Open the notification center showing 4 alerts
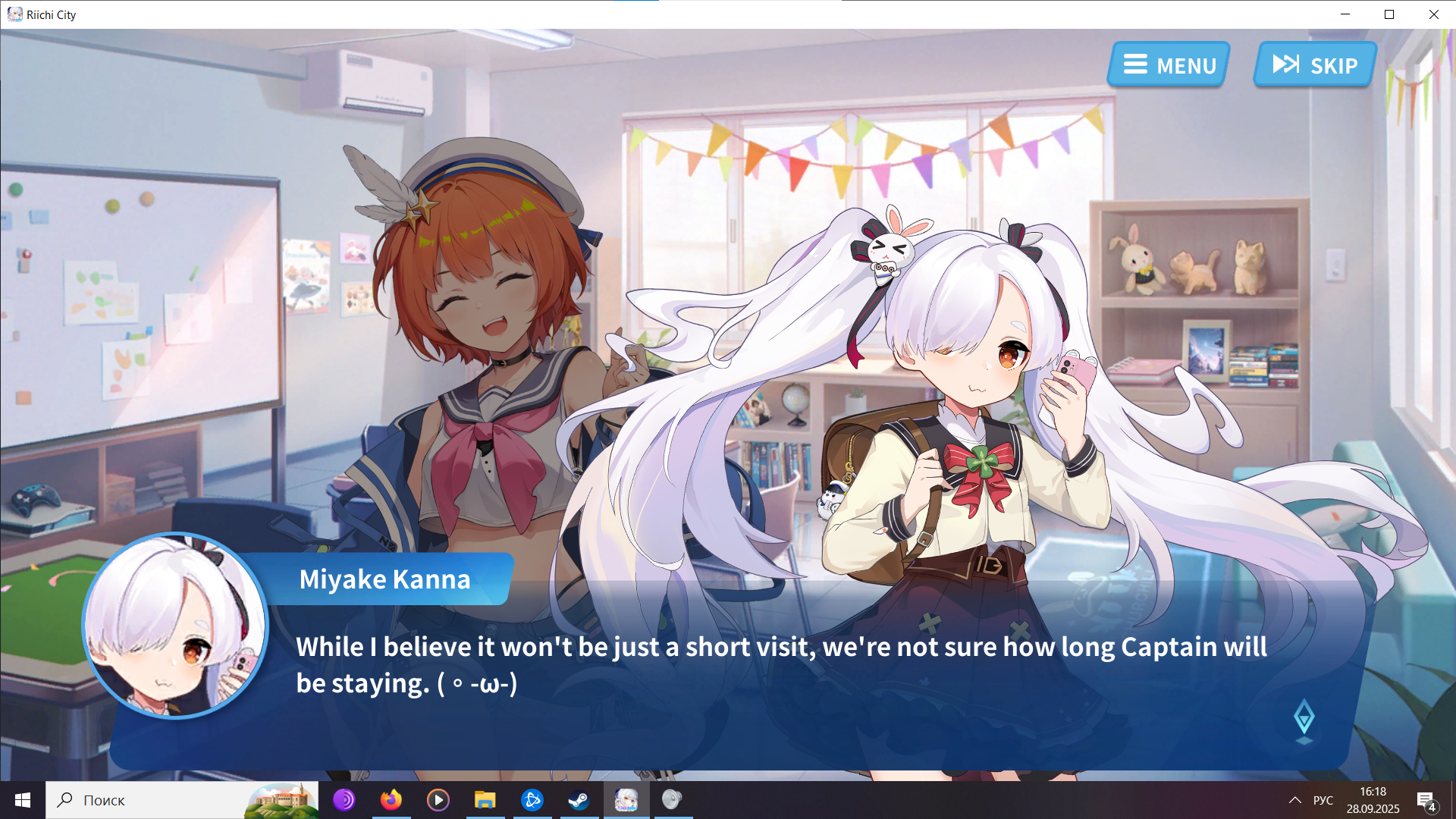The width and height of the screenshot is (1456, 819). coord(1424,799)
